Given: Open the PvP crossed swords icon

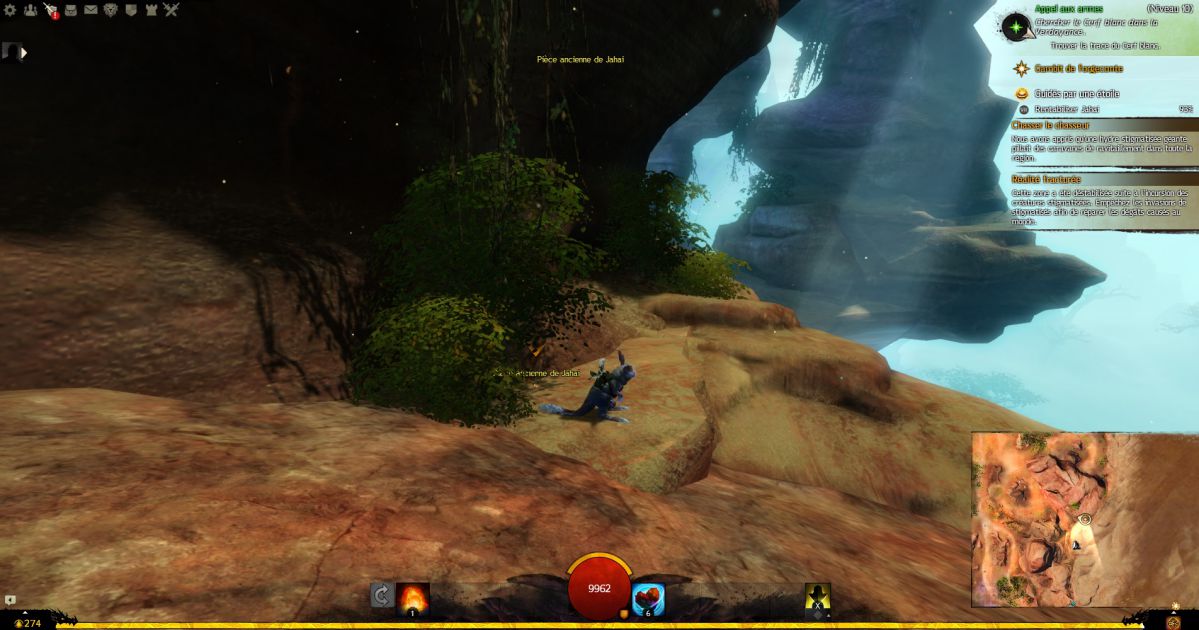Looking at the screenshot, I should (x=171, y=10).
